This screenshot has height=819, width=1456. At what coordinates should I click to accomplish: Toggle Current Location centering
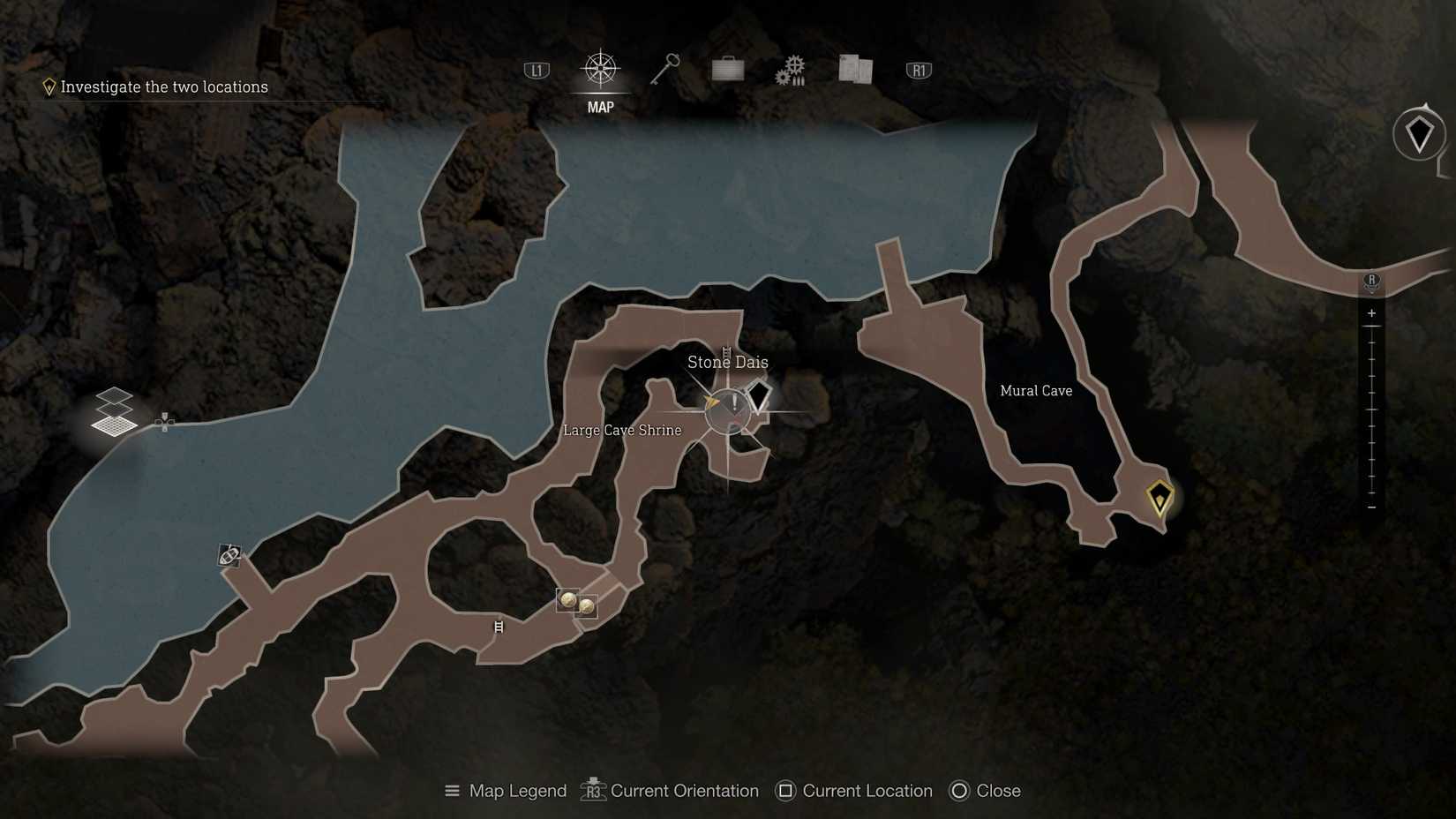(852, 791)
